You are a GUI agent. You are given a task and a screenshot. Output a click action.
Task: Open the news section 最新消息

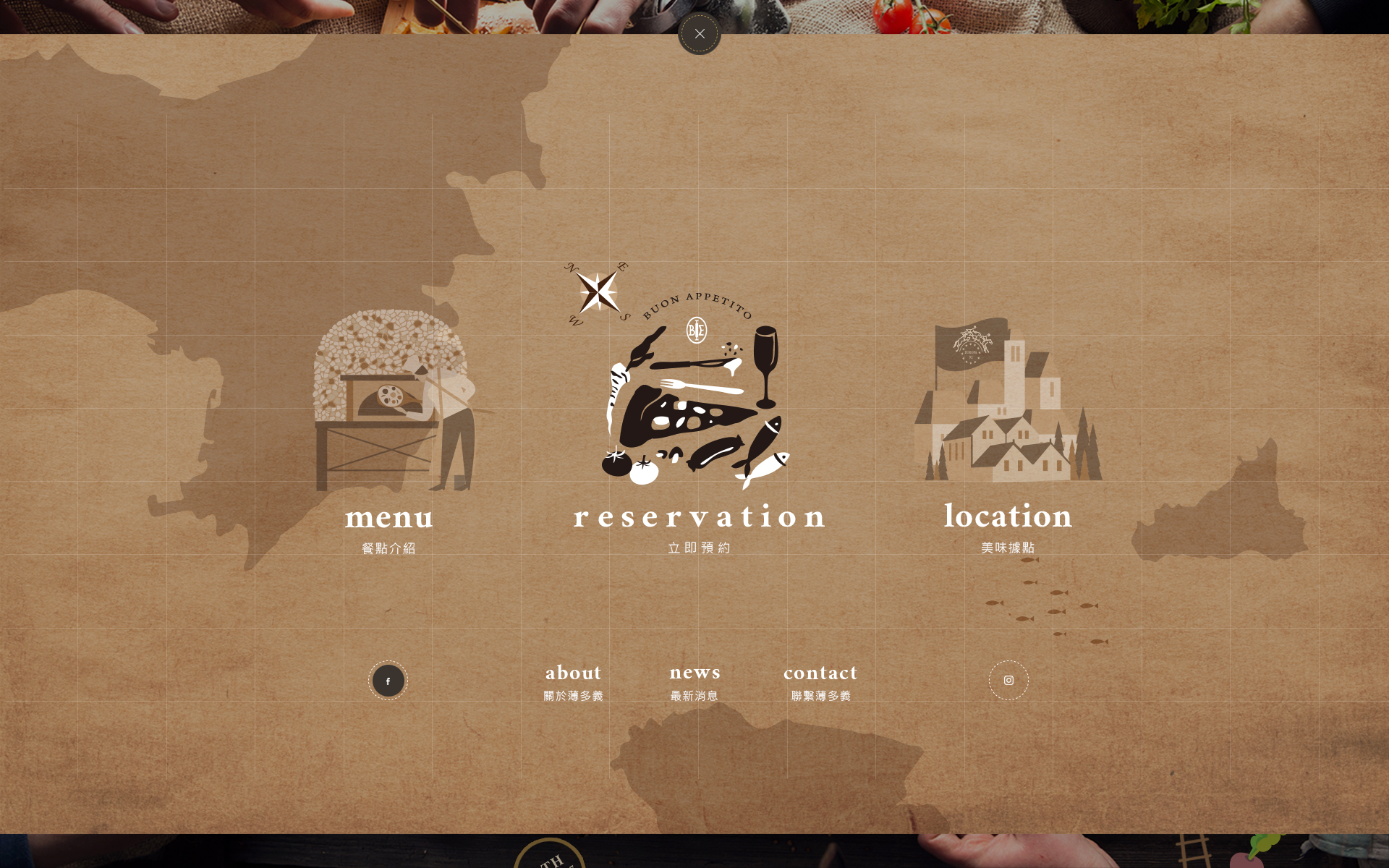pyautogui.click(x=694, y=694)
